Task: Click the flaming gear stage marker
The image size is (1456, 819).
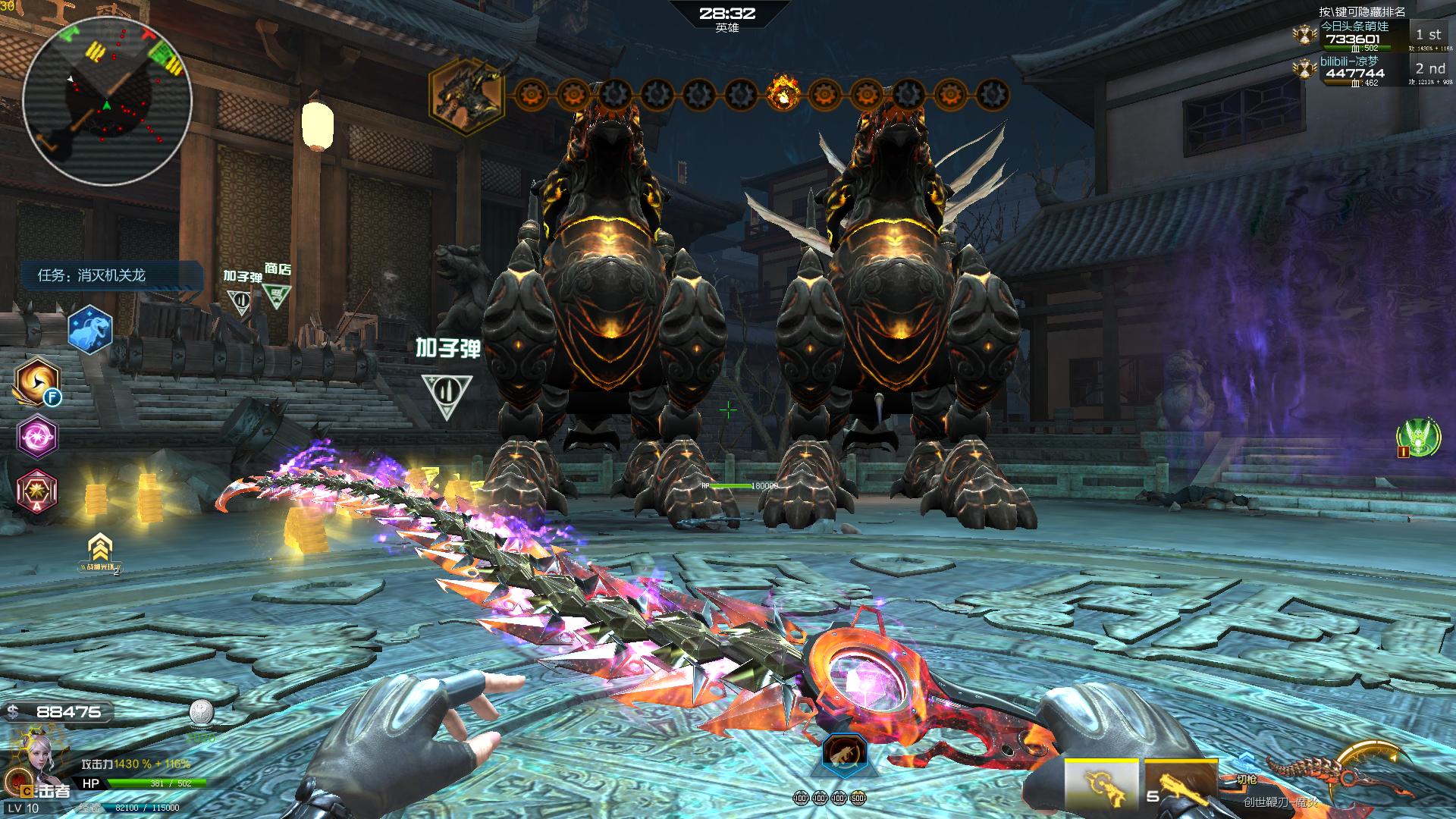Action: pos(783,95)
